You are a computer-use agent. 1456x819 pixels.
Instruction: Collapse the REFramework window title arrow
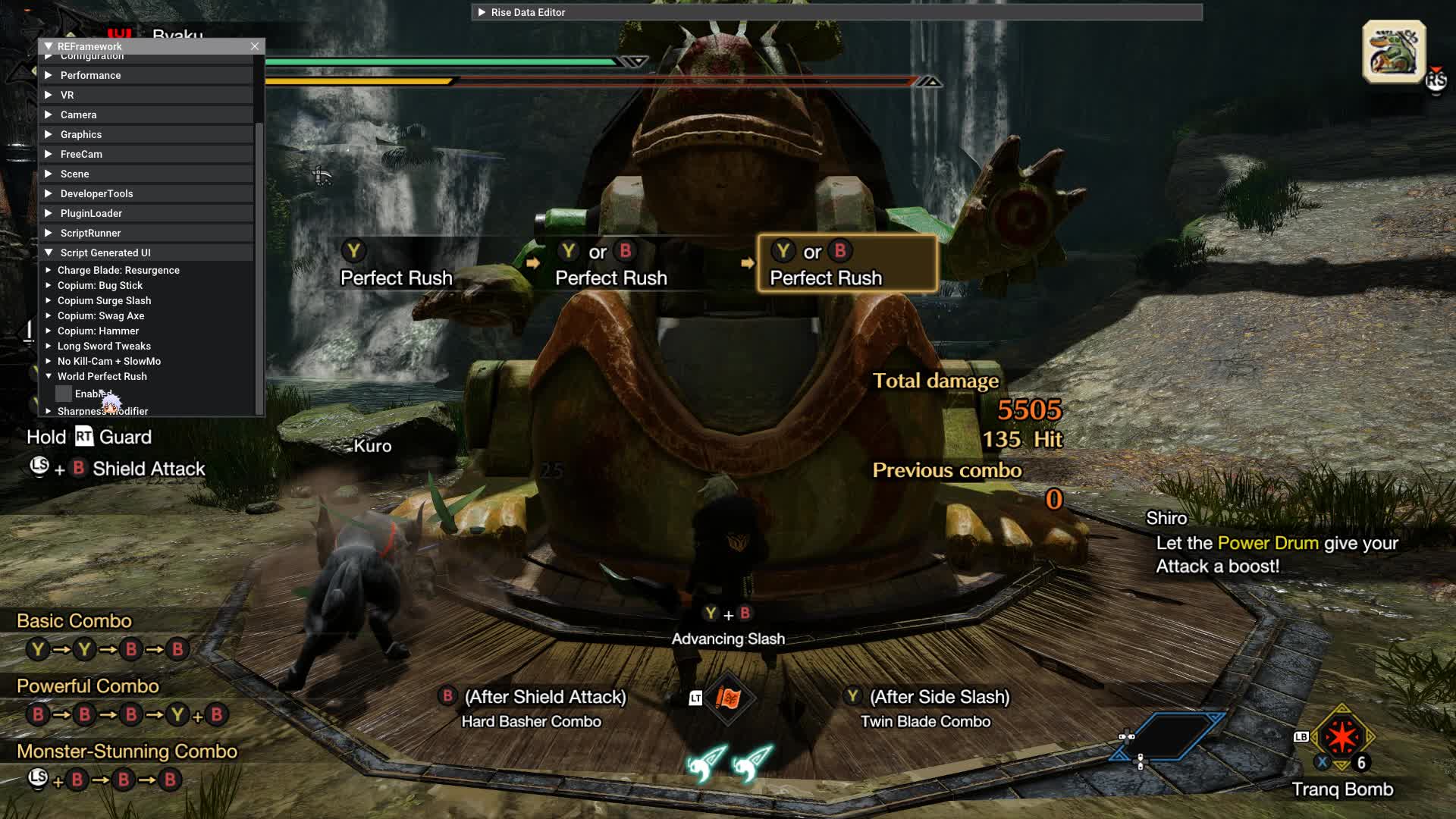coord(49,46)
